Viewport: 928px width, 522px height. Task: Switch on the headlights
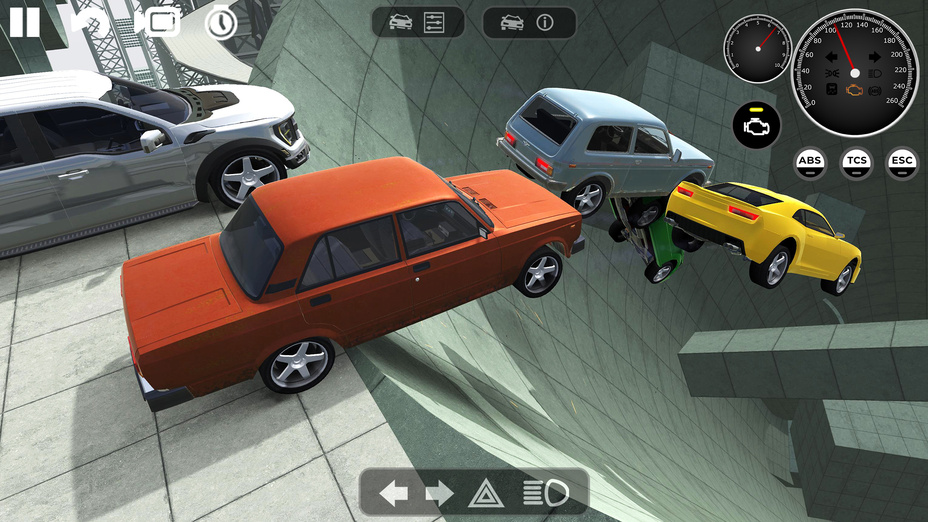point(545,492)
